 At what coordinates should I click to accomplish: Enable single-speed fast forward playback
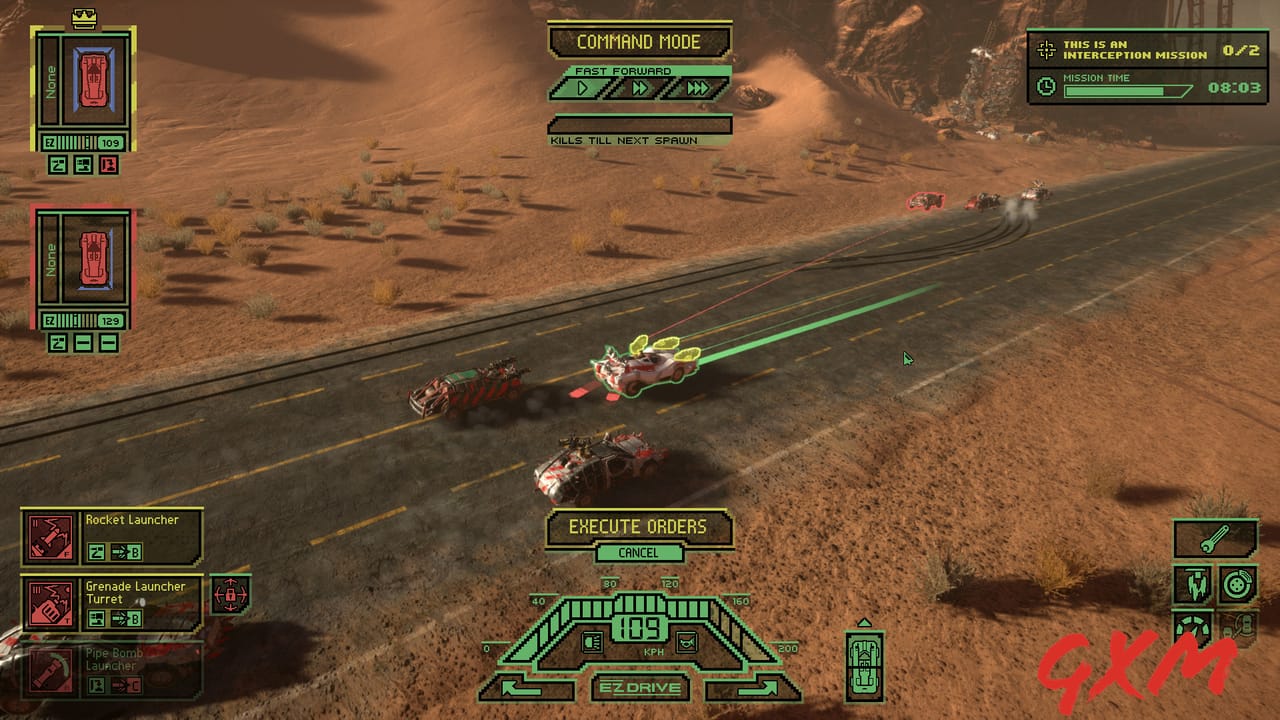(x=580, y=88)
